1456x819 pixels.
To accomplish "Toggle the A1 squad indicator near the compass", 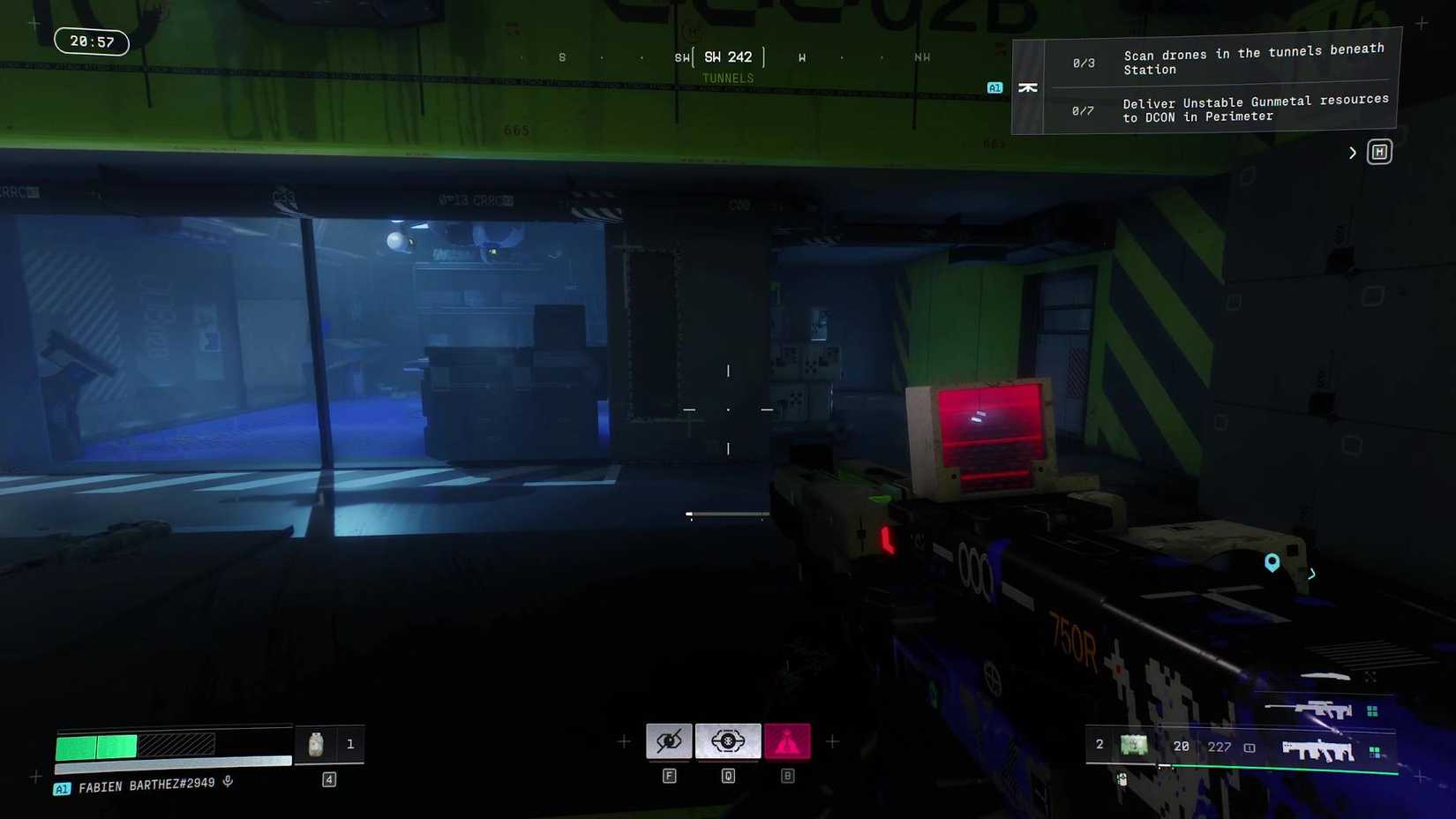I will pyautogui.click(x=994, y=87).
